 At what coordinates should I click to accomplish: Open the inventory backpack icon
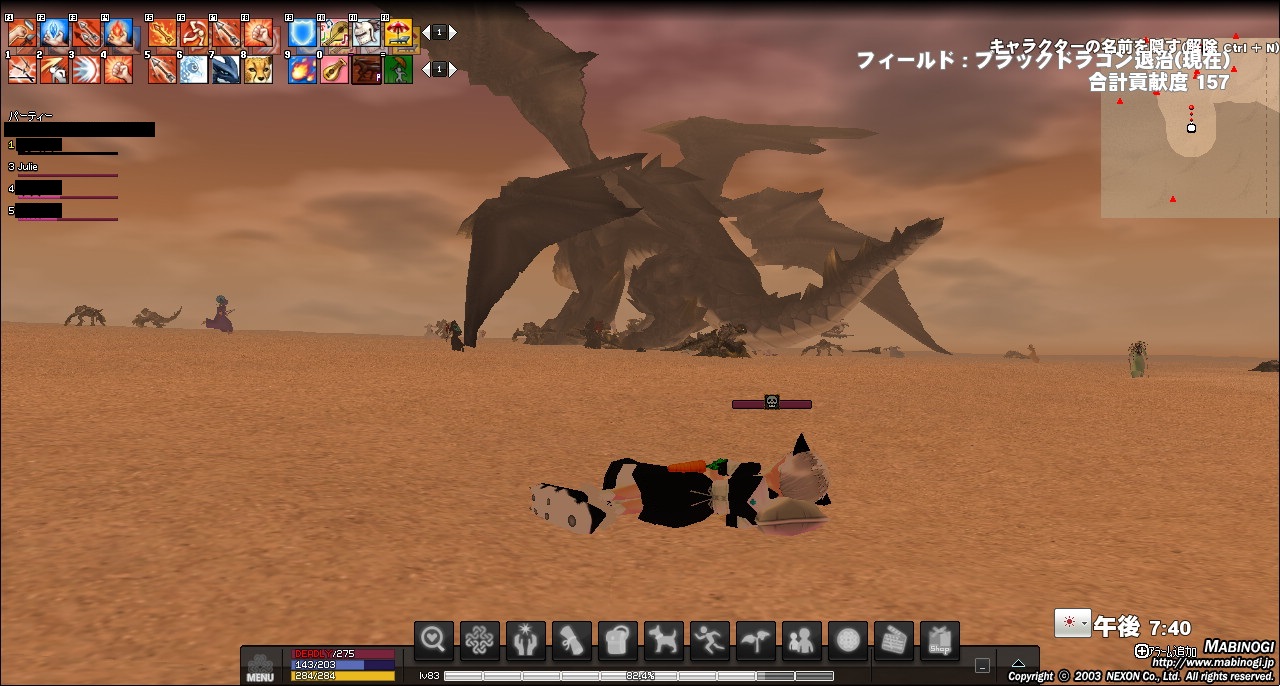pos(618,640)
